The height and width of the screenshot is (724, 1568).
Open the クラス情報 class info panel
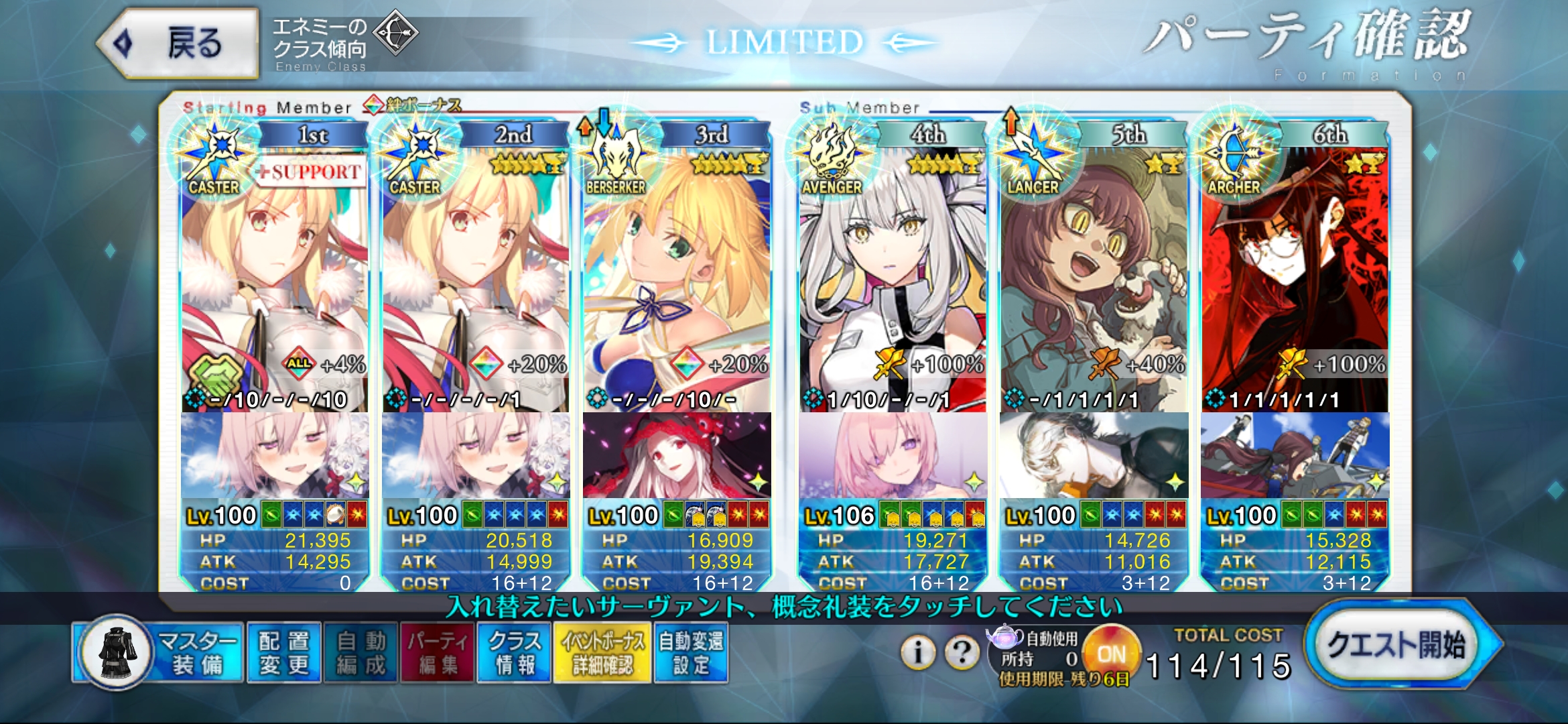pyautogui.click(x=514, y=652)
